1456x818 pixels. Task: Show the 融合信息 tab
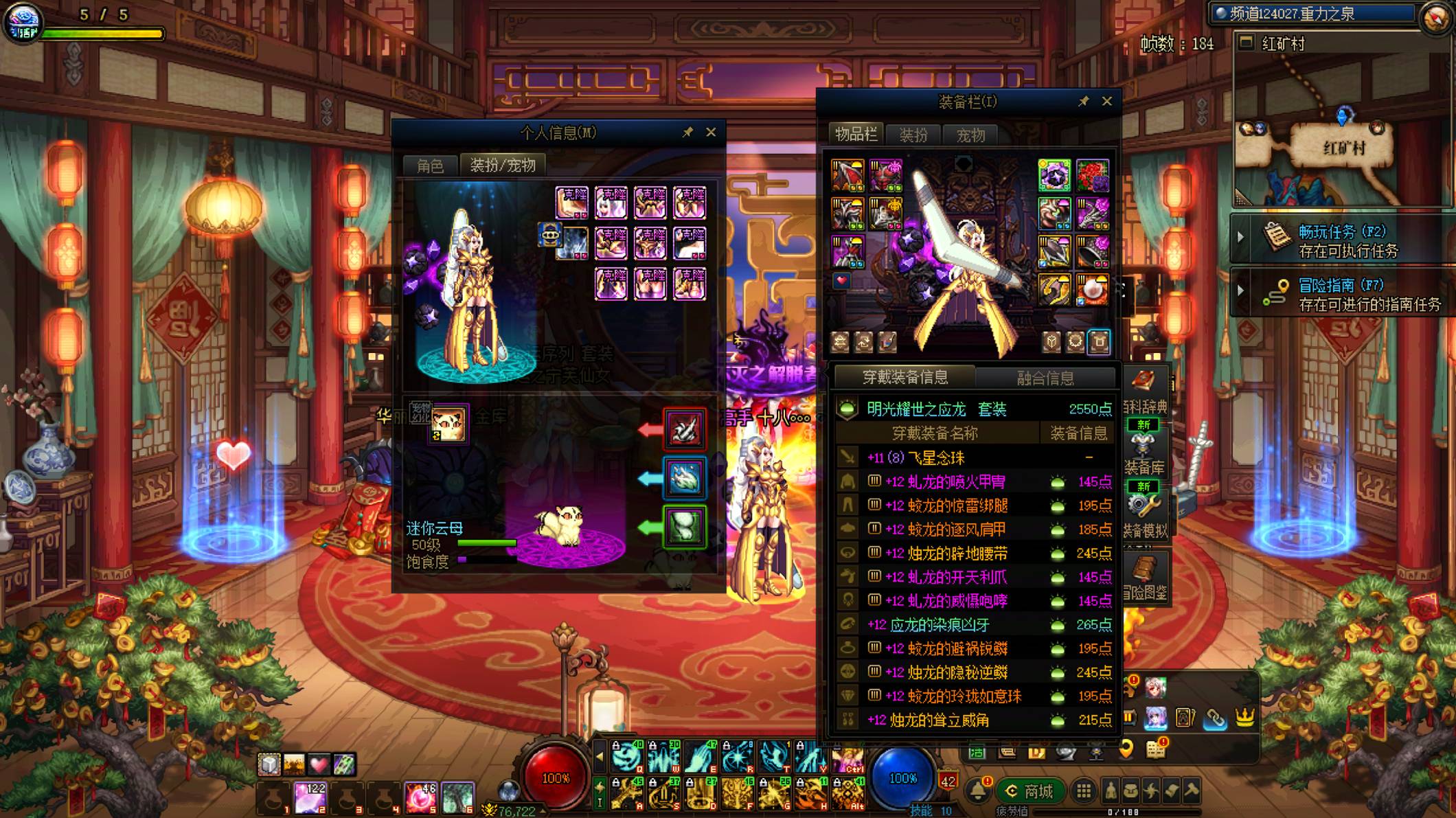point(1045,378)
